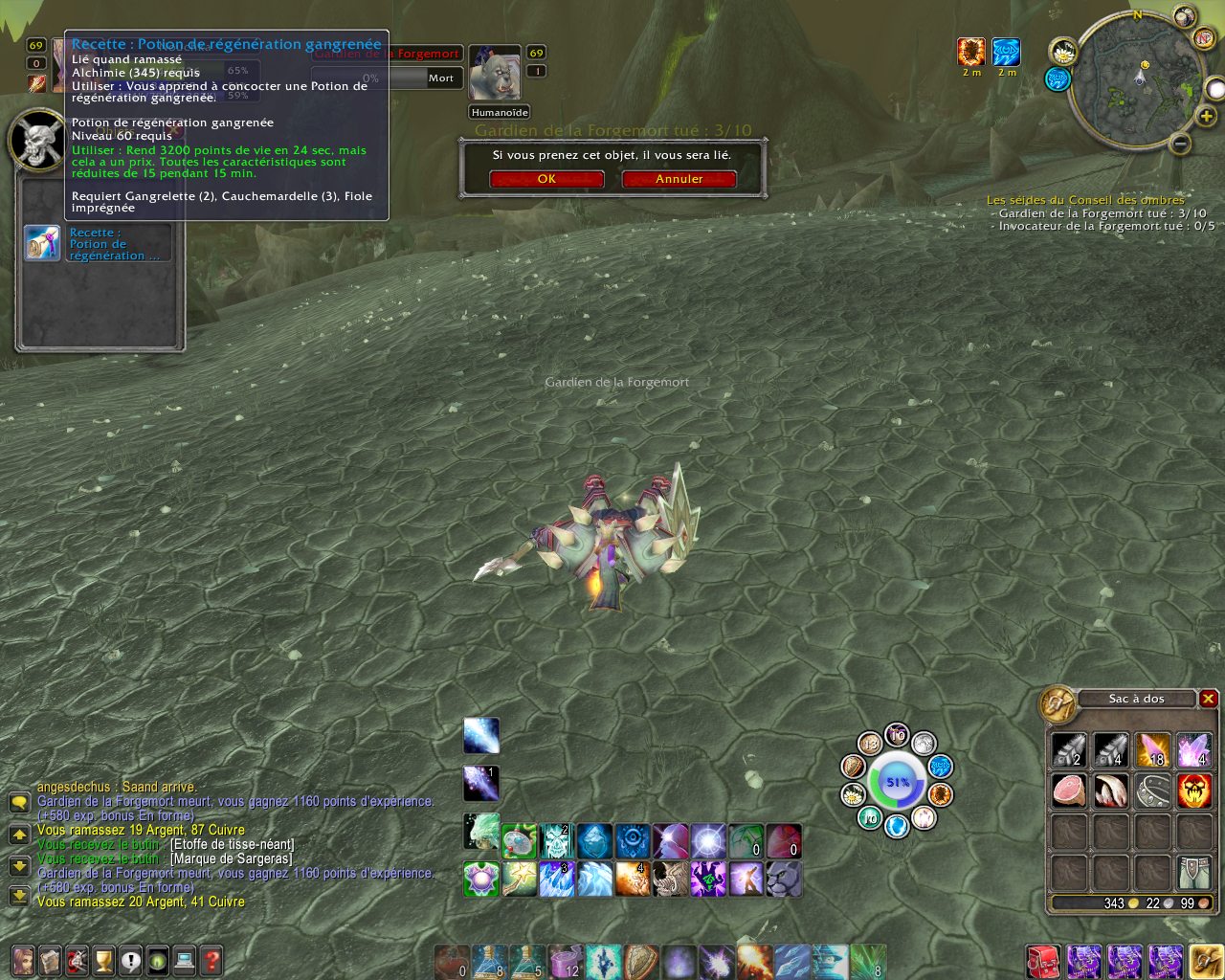Select the raw meat item in backpack
Image resolution: width=1225 pixels, height=980 pixels.
[1069, 791]
